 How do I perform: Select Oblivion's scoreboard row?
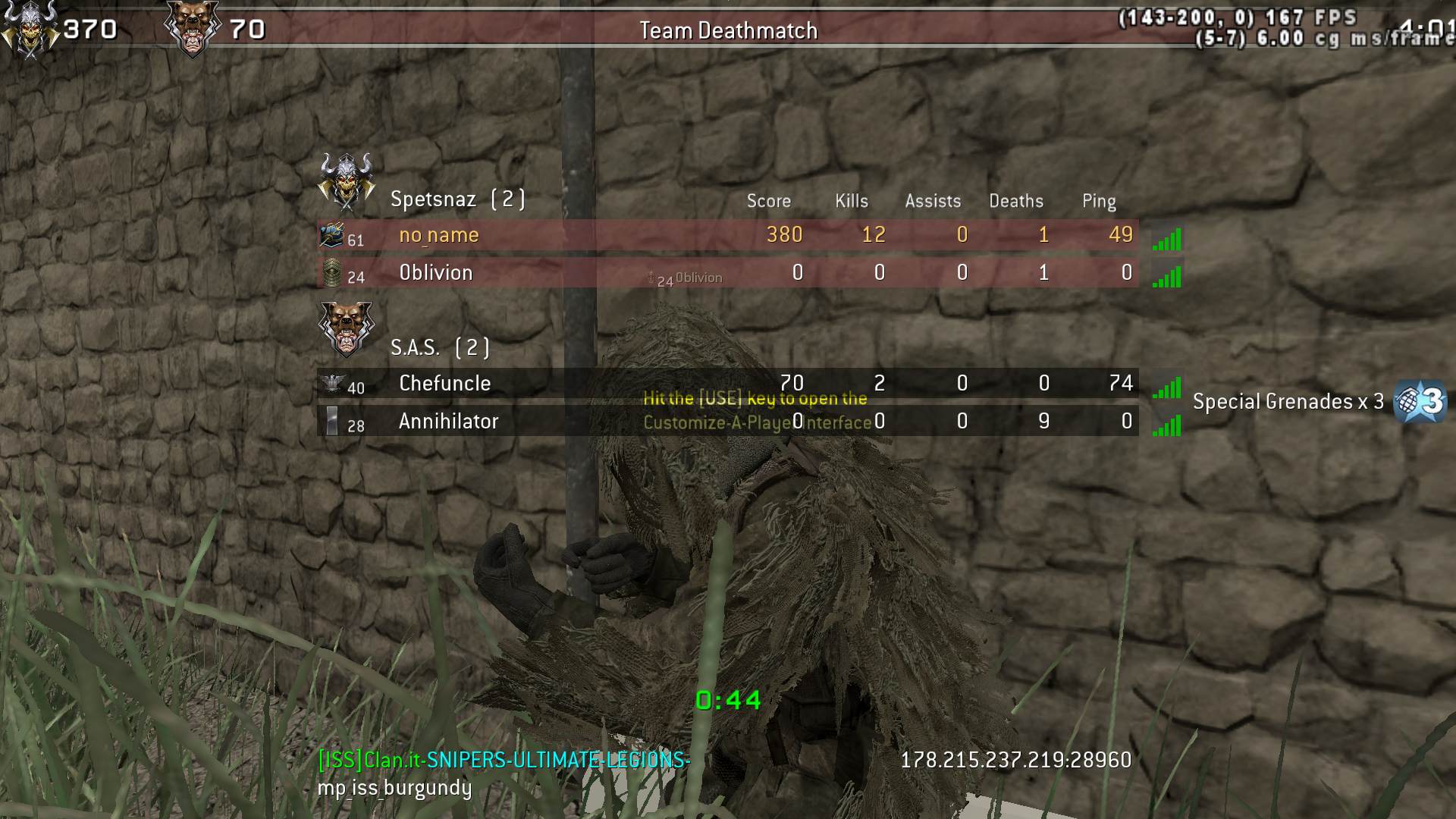726,273
